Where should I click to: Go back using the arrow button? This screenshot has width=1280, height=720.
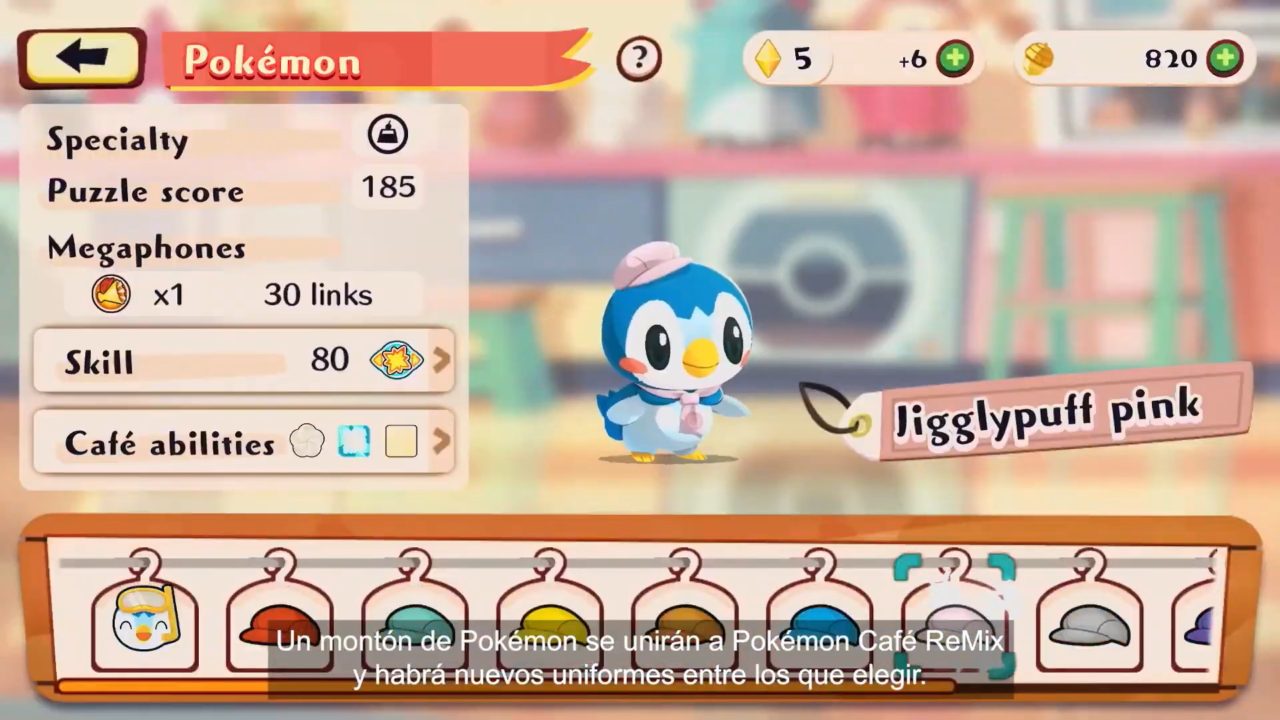pyautogui.click(x=81, y=58)
